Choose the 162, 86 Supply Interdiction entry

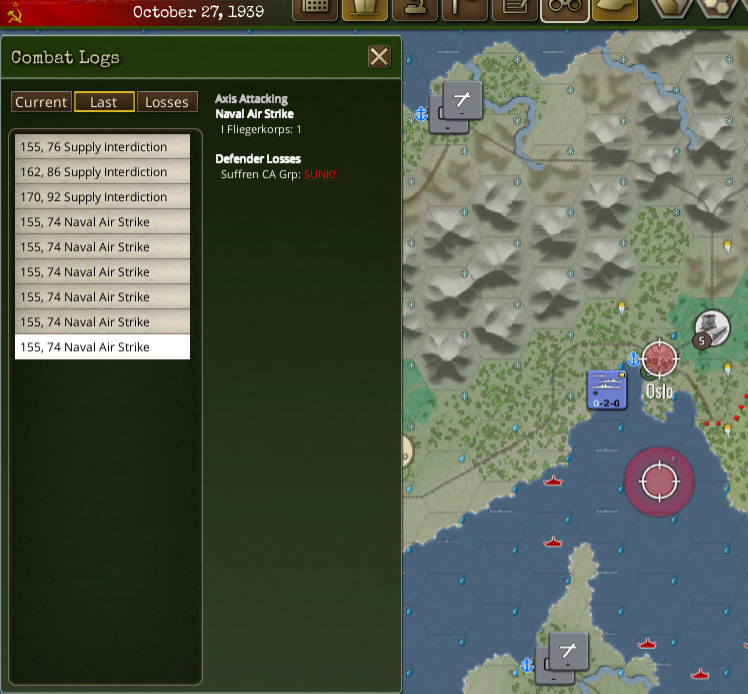[102, 172]
